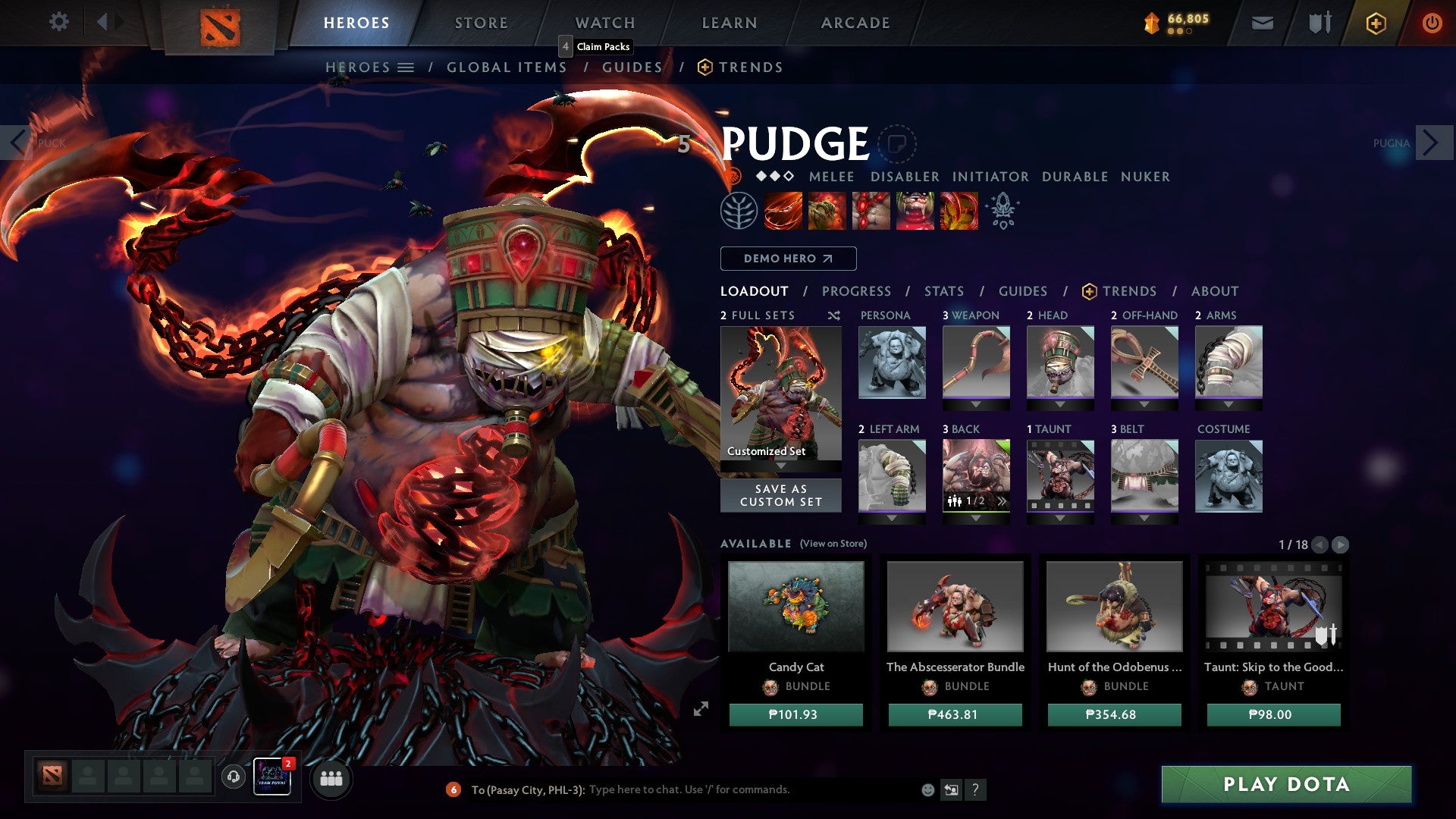
Task: Open the mail inbox icon
Action: point(1263,23)
